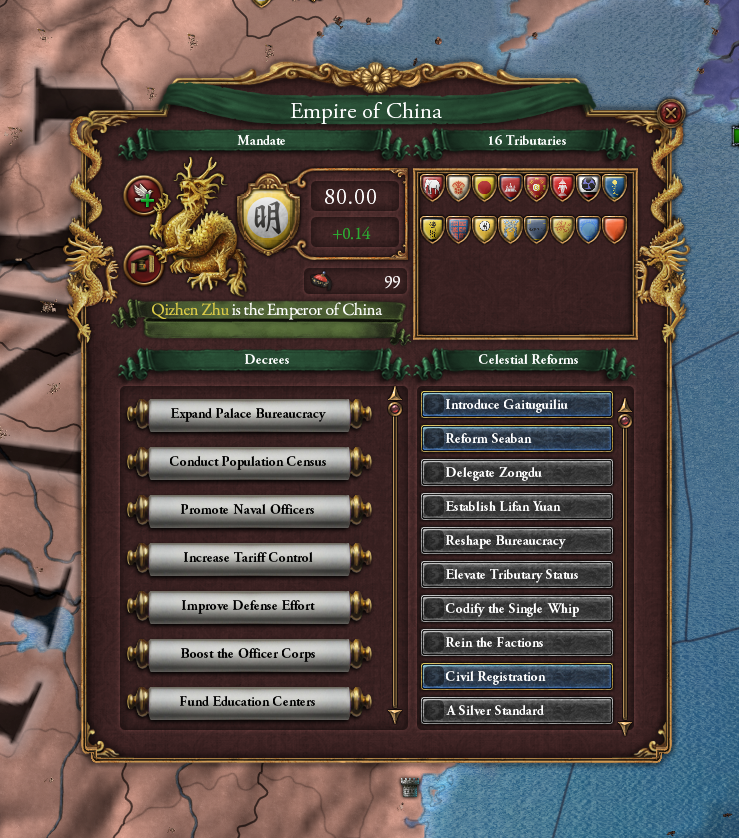Close the Empire of China window

tap(671, 113)
